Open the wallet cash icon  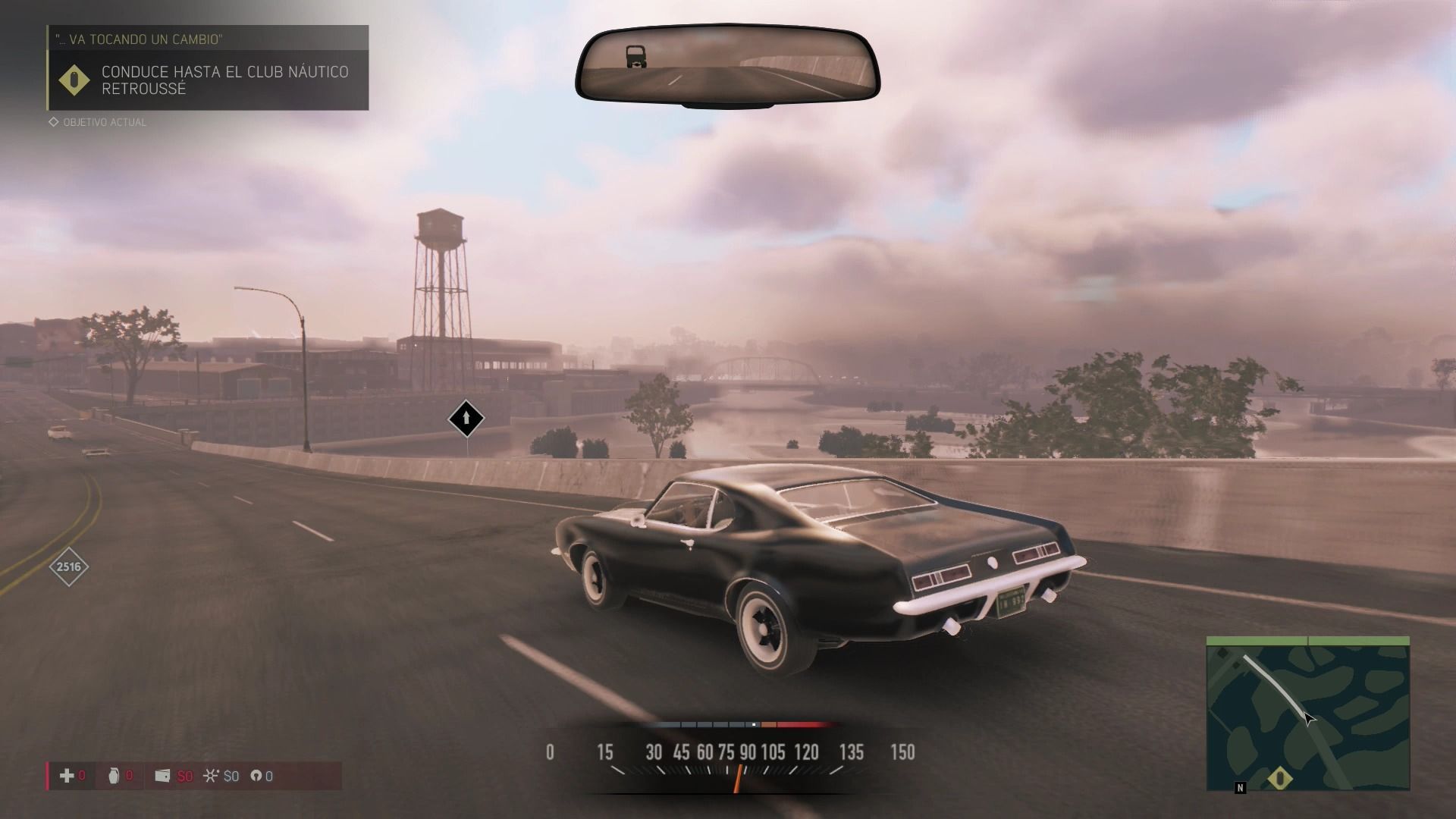[162, 775]
